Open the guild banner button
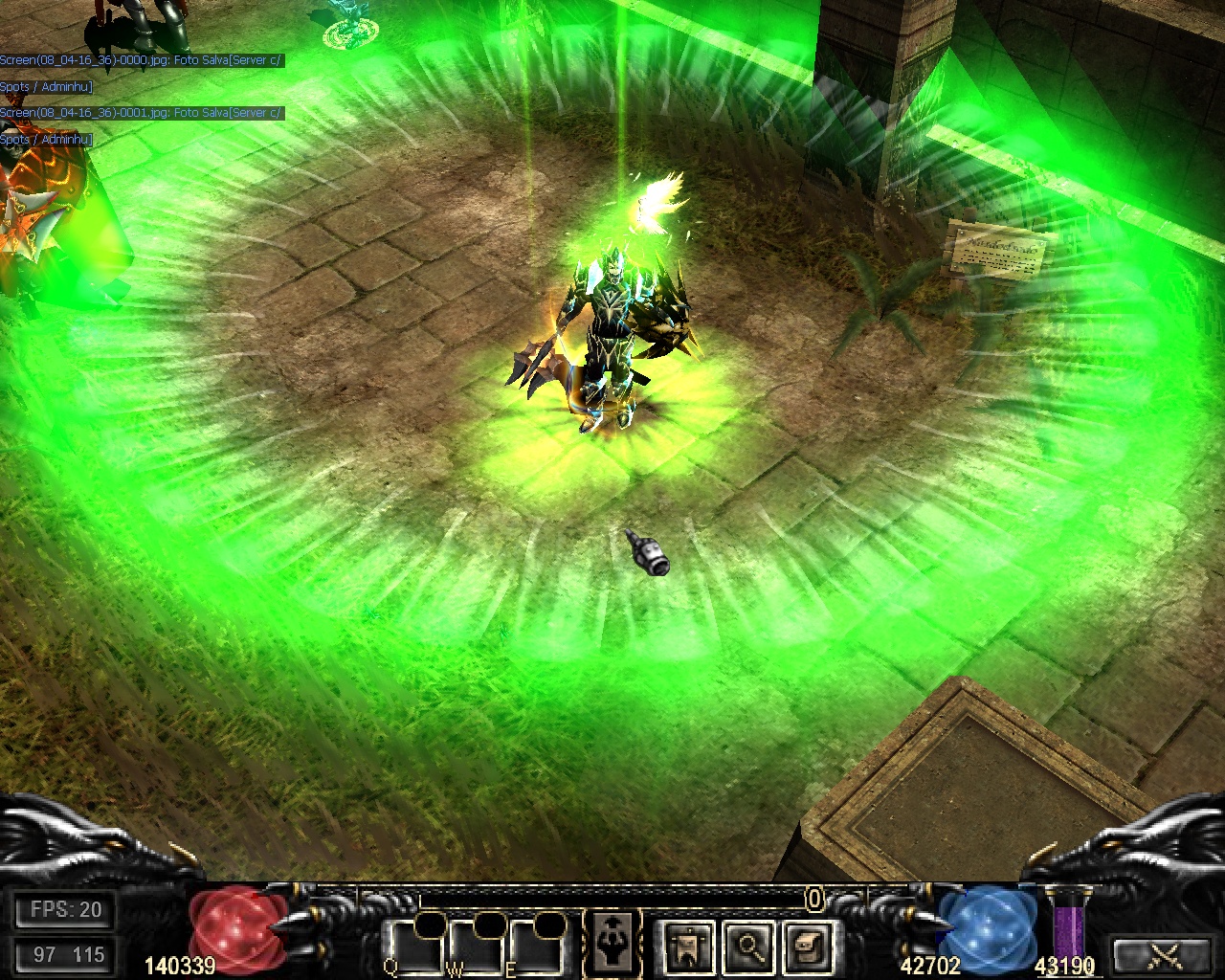The width and height of the screenshot is (1225, 980). point(686,946)
